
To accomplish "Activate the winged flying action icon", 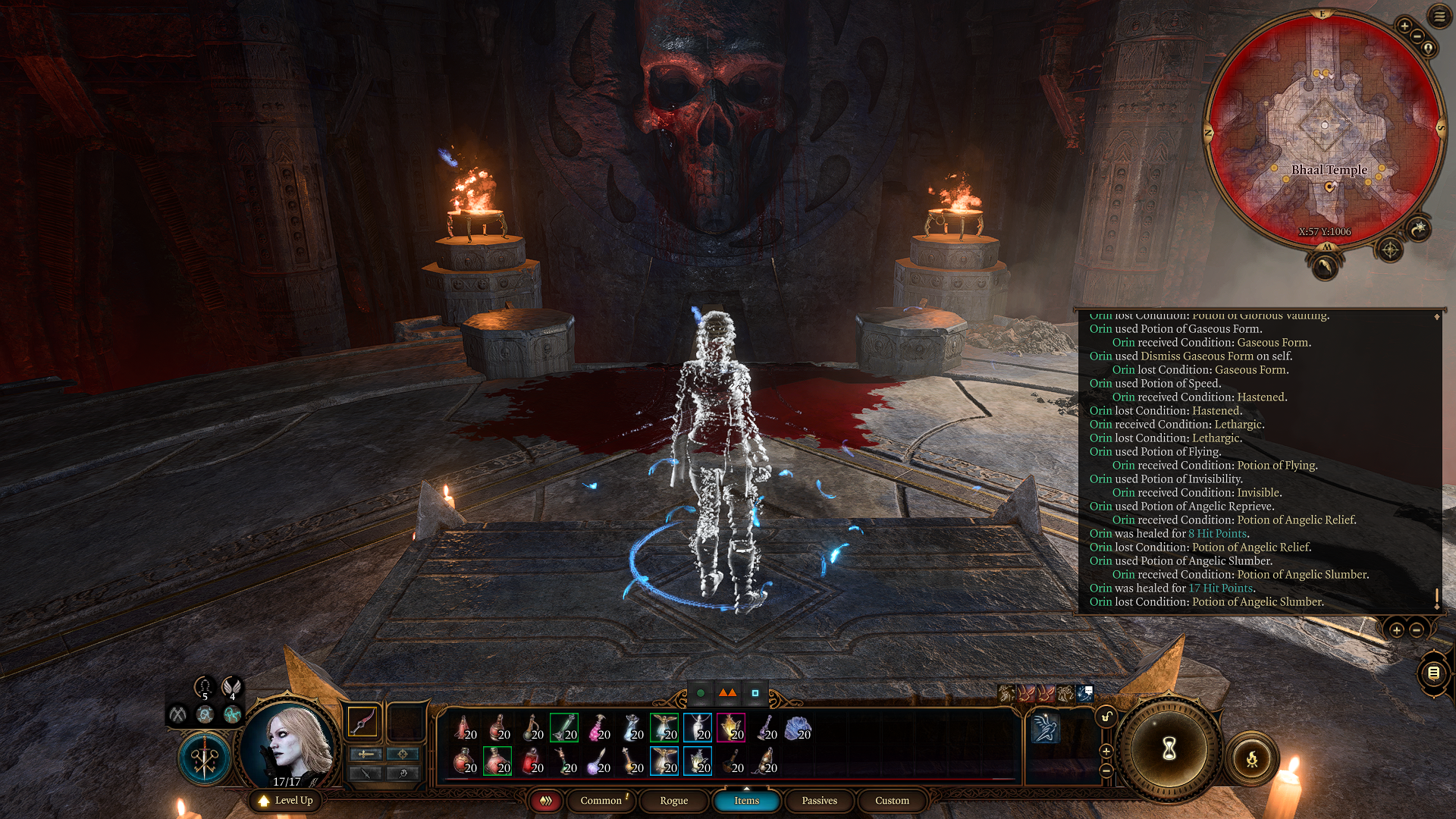I will click(1045, 729).
